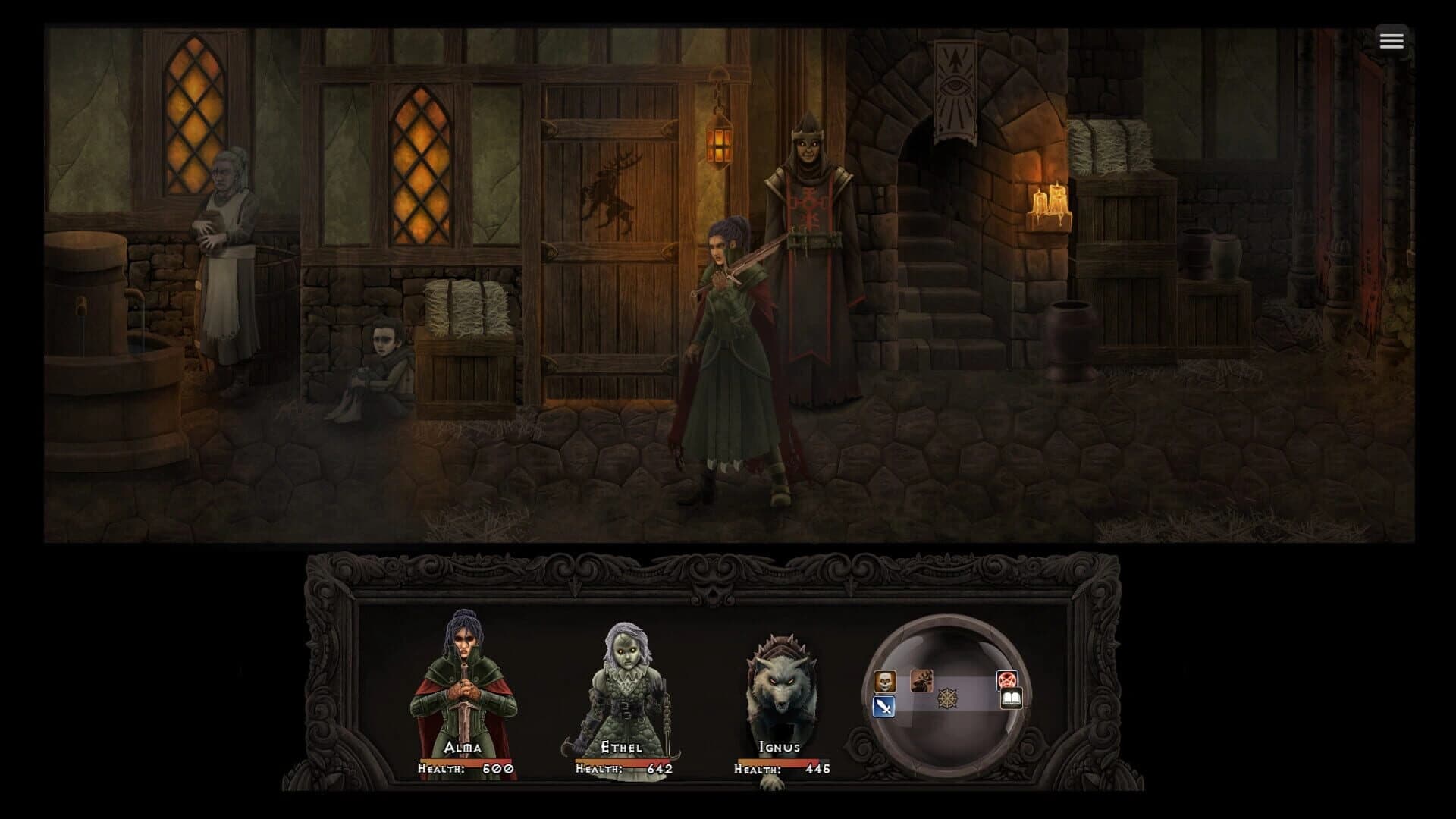Select the stag emblem ability icon
Screen dimensions: 1456x819
click(x=921, y=680)
